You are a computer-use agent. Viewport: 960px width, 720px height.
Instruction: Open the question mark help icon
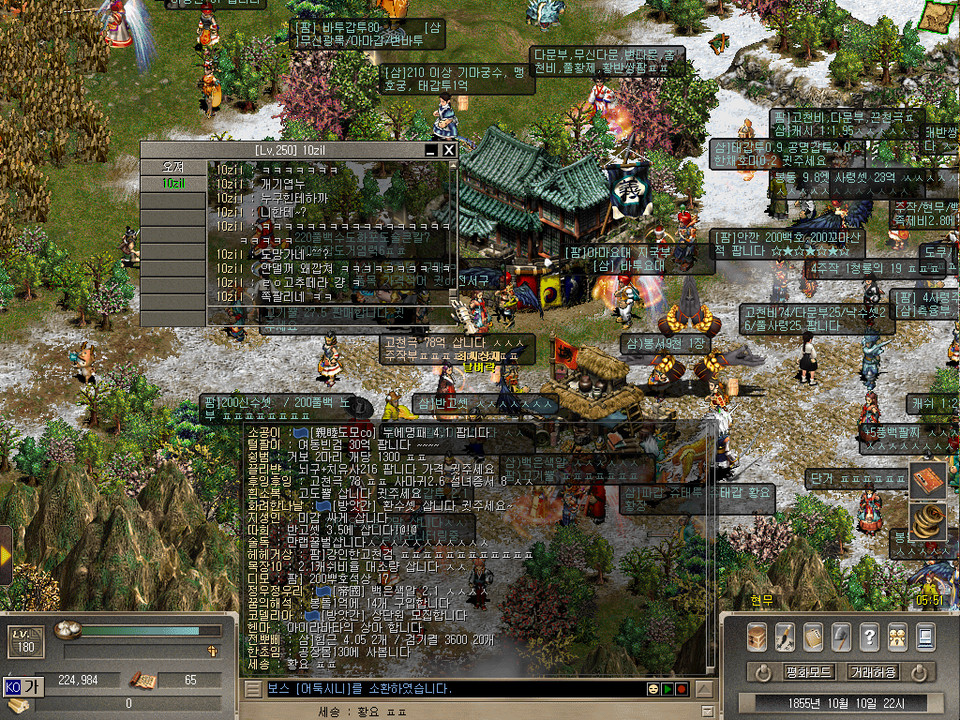(x=870, y=636)
